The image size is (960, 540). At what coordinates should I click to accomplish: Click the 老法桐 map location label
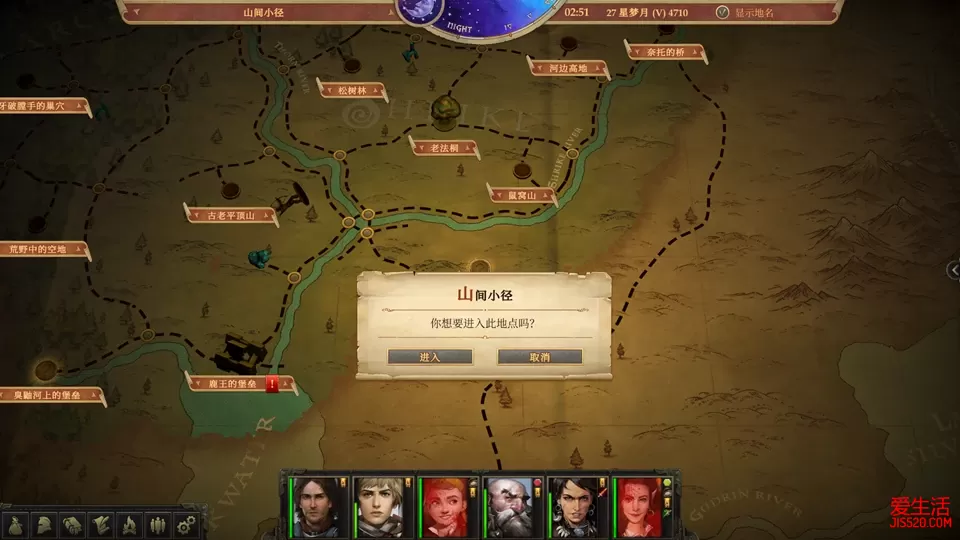click(x=444, y=148)
